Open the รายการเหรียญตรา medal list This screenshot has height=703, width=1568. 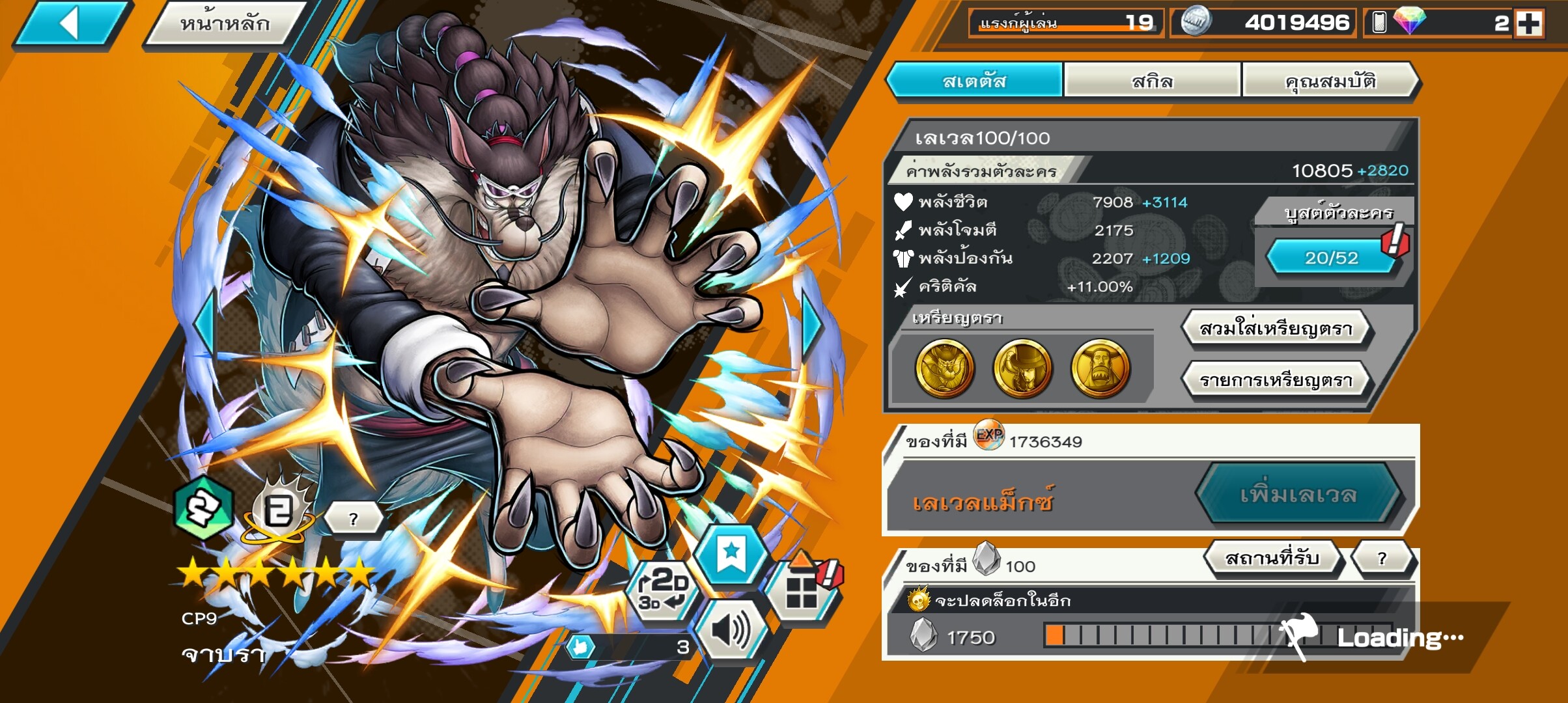click(x=1276, y=380)
